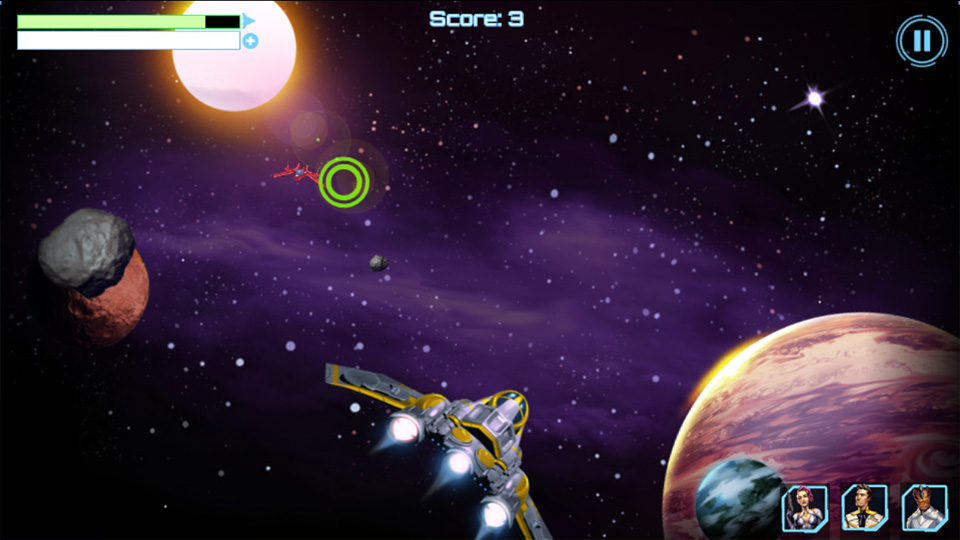Click the blue plus icon beside the white bar
Screen dimensions: 960x540
(x=250, y=41)
